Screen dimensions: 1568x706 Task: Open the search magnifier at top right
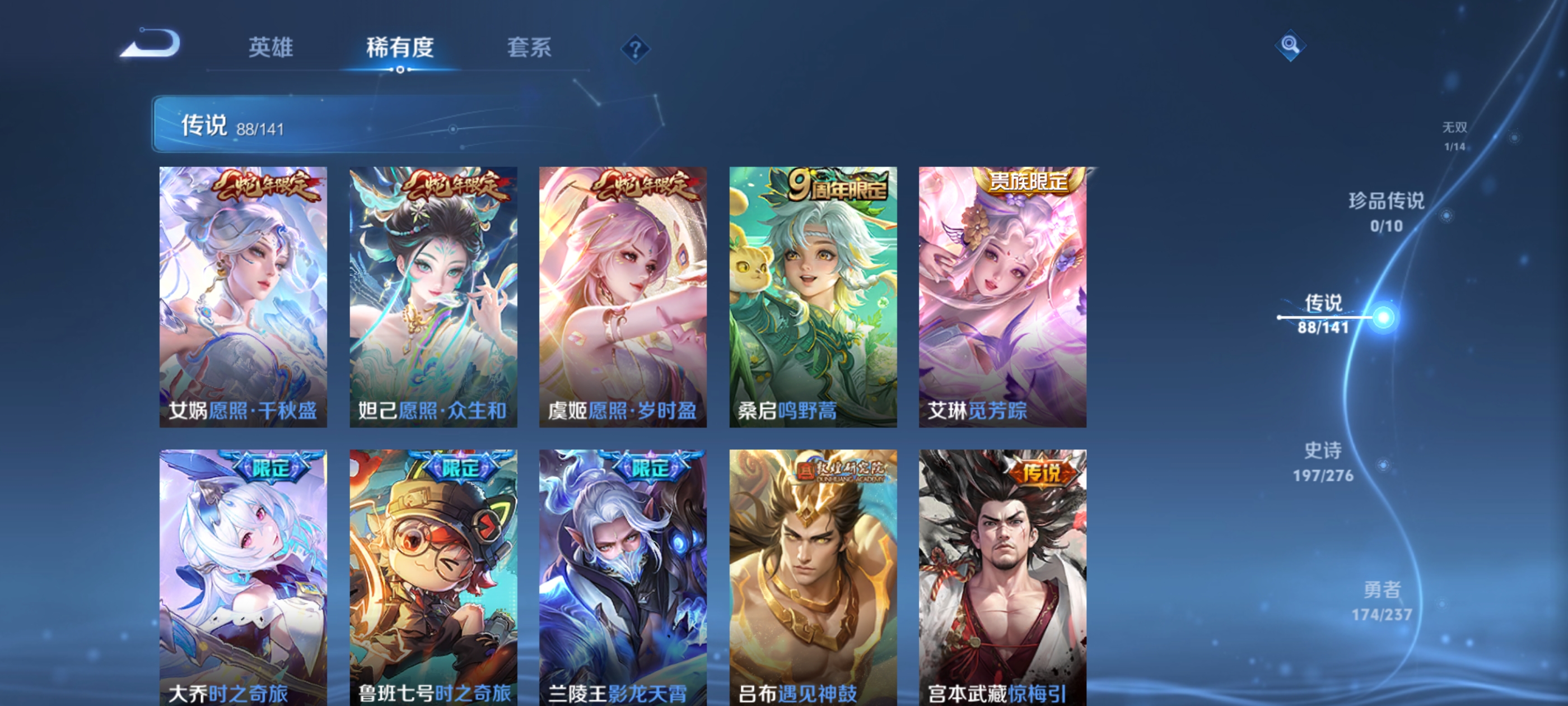(1290, 46)
